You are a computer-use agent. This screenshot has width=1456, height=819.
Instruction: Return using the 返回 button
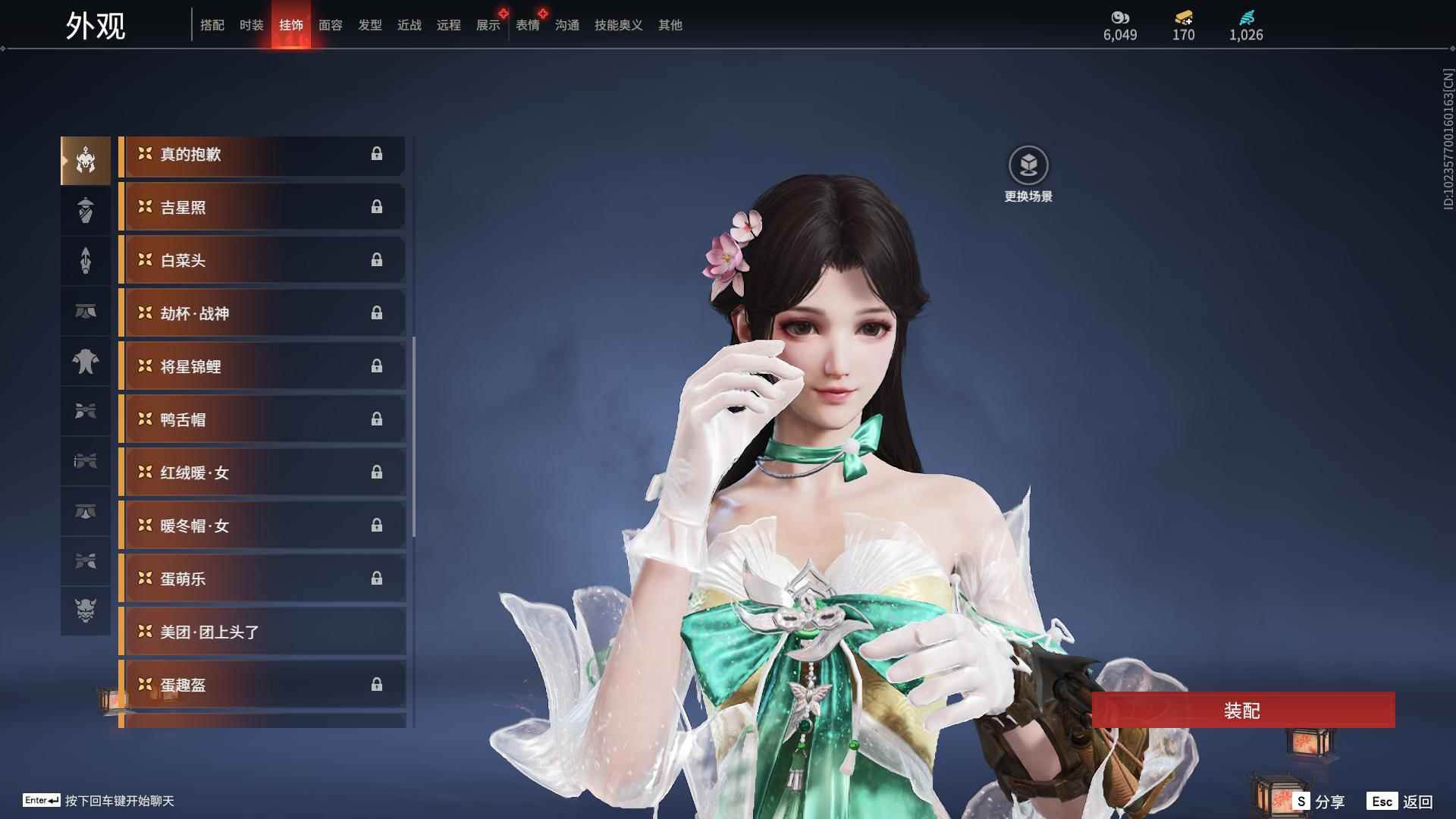(x=1401, y=802)
